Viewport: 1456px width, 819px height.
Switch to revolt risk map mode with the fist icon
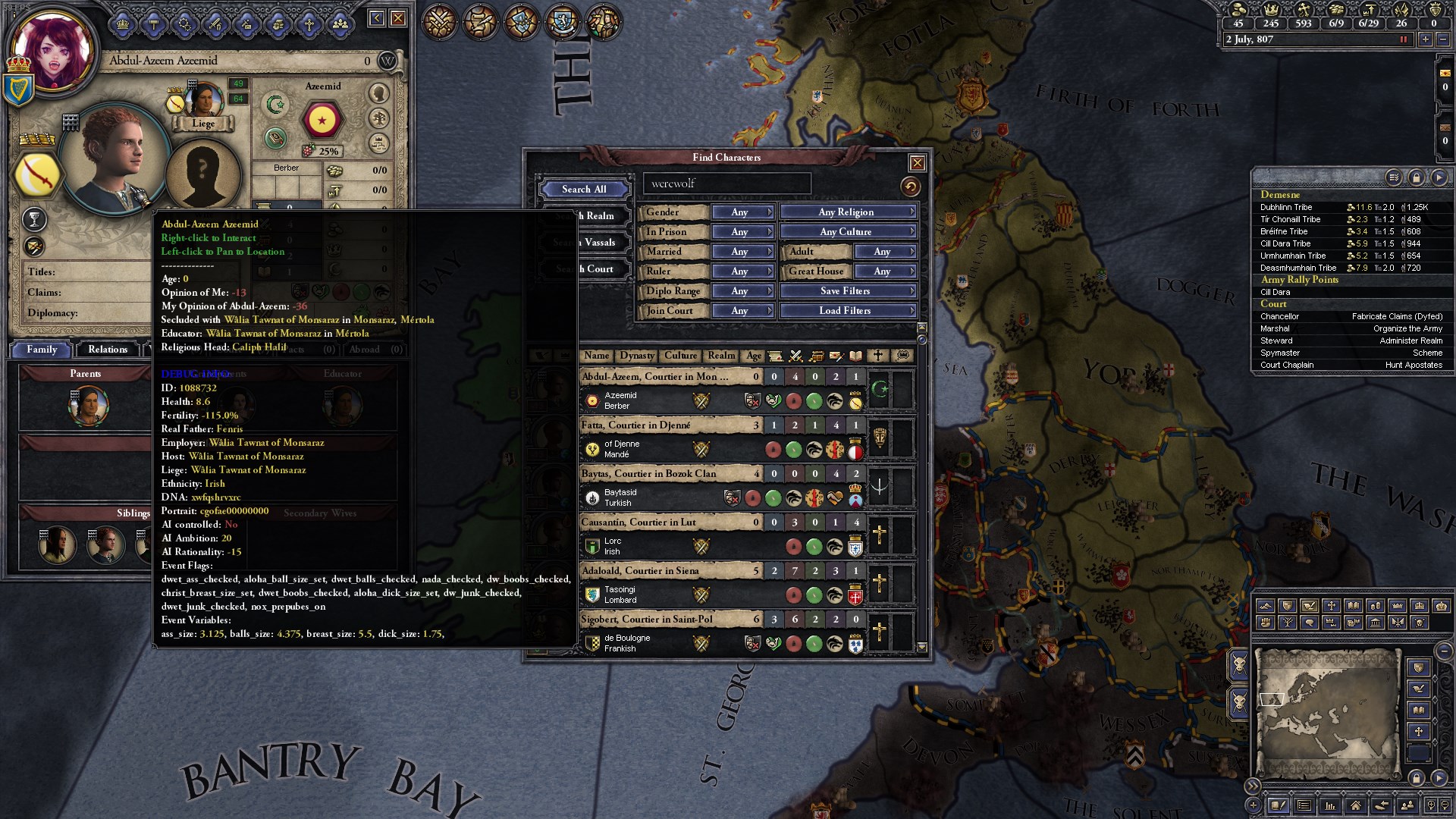(1266, 623)
